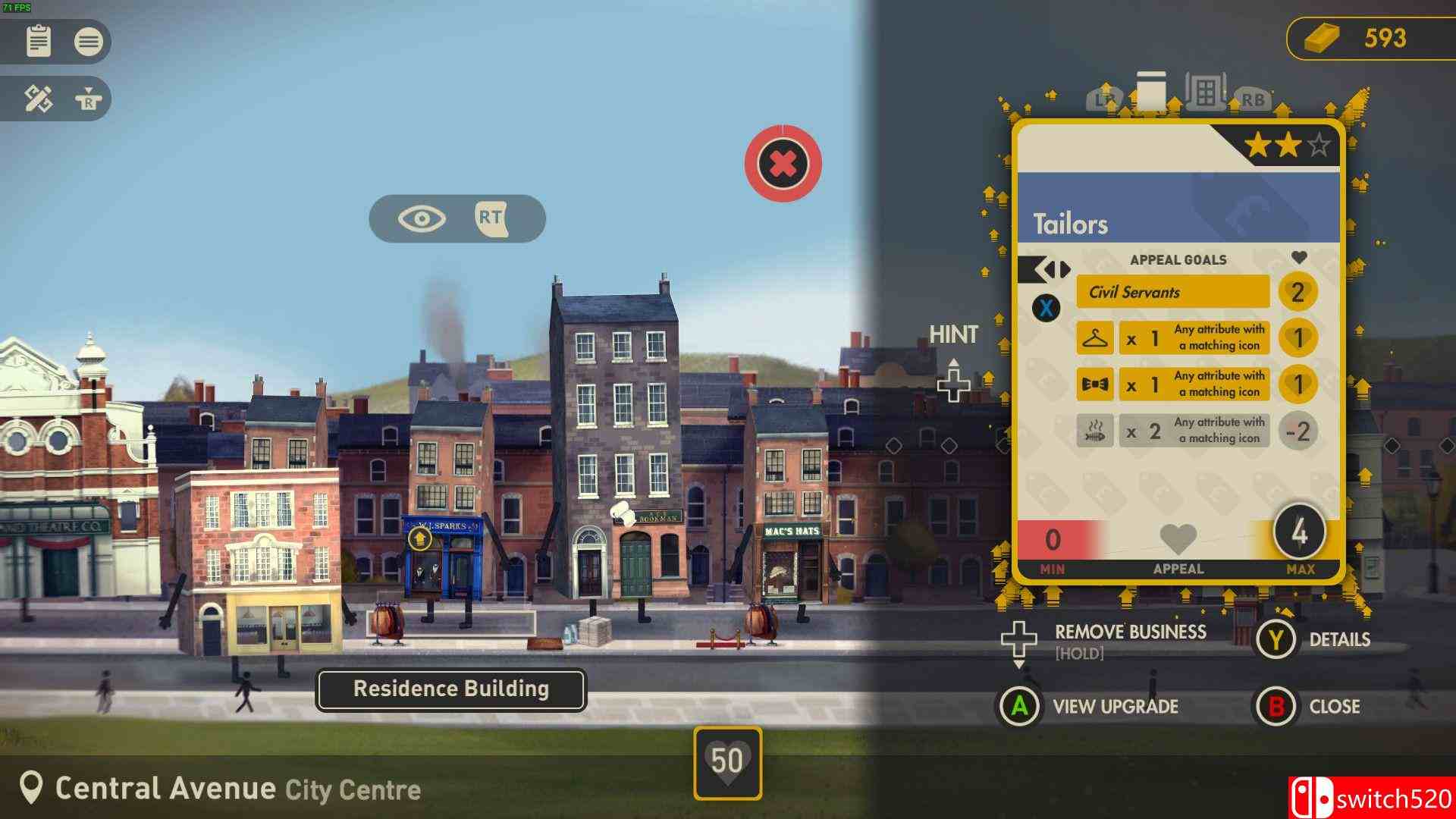Select the bow tie attribute goal row
Viewport: 1456px width, 819px height.
pyautogui.click(x=1172, y=384)
